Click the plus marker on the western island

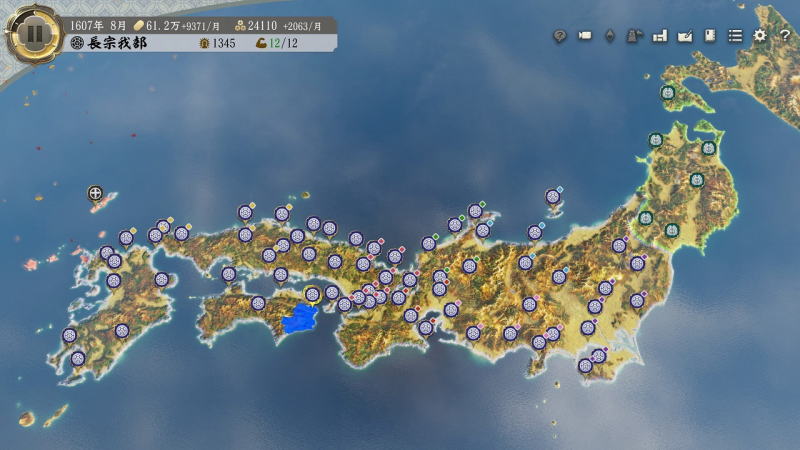coord(95,193)
